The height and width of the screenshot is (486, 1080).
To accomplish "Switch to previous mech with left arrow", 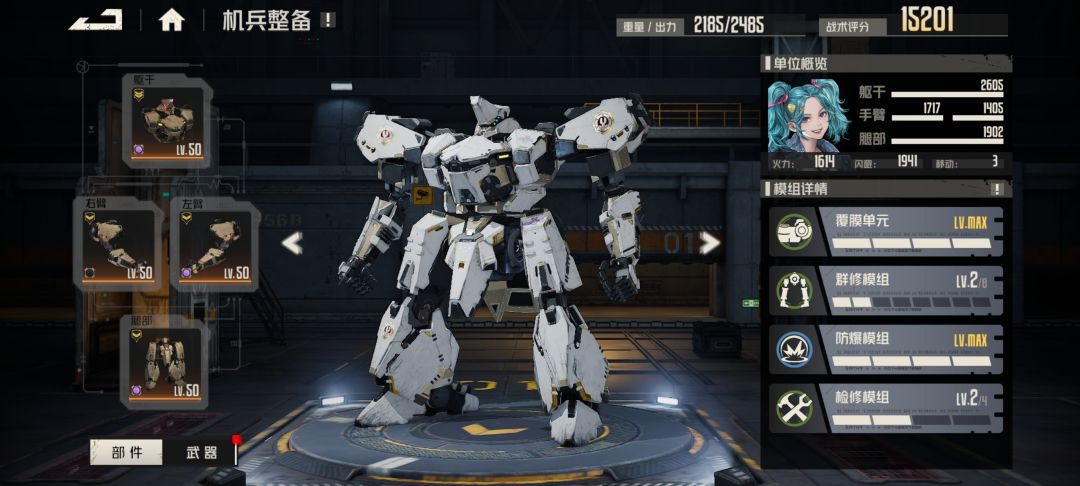I will (291, 243).
